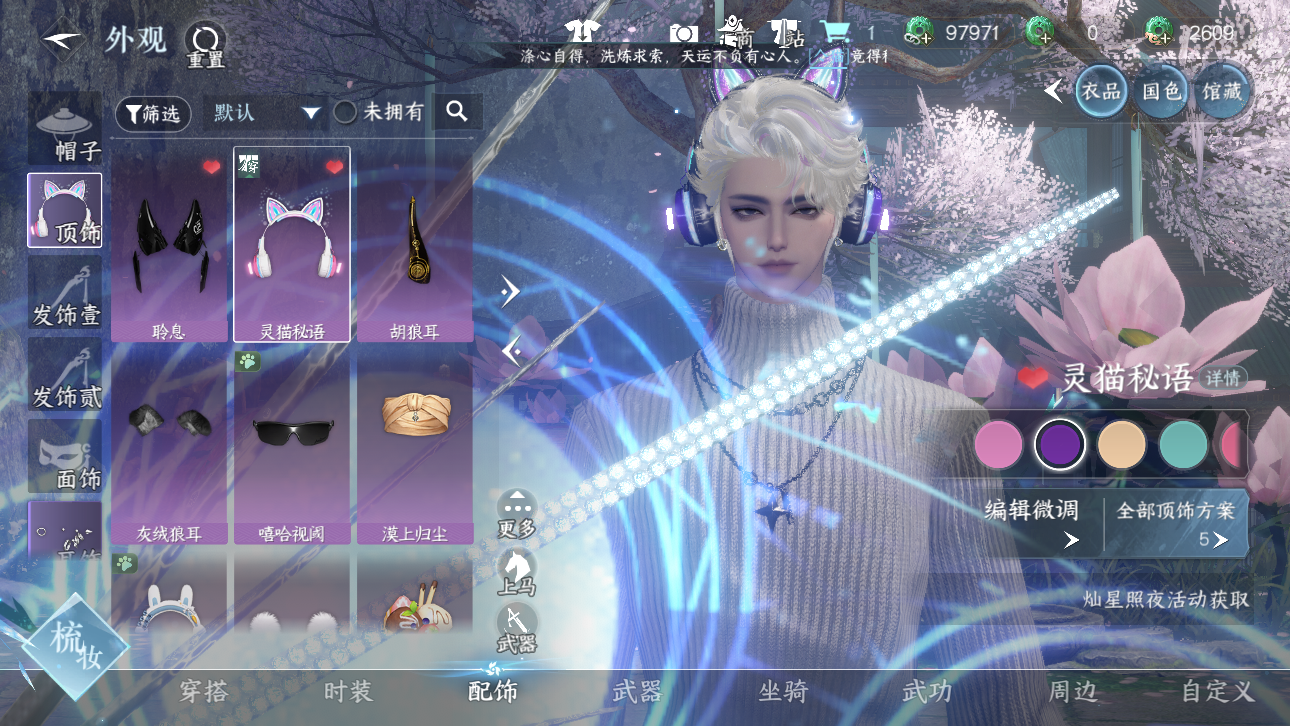The height and width of the screenshot is (726, 1290).
Task: Select the 嘻哈视阔 sunglasses item
Action: click(292, 445)
